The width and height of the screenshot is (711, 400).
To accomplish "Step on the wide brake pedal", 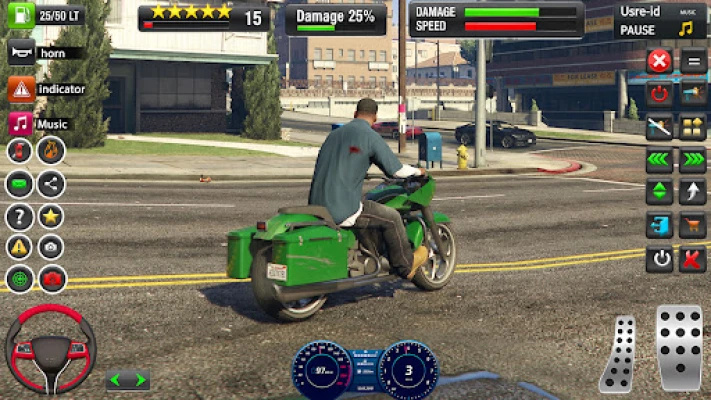I will [x=680, y=347].
